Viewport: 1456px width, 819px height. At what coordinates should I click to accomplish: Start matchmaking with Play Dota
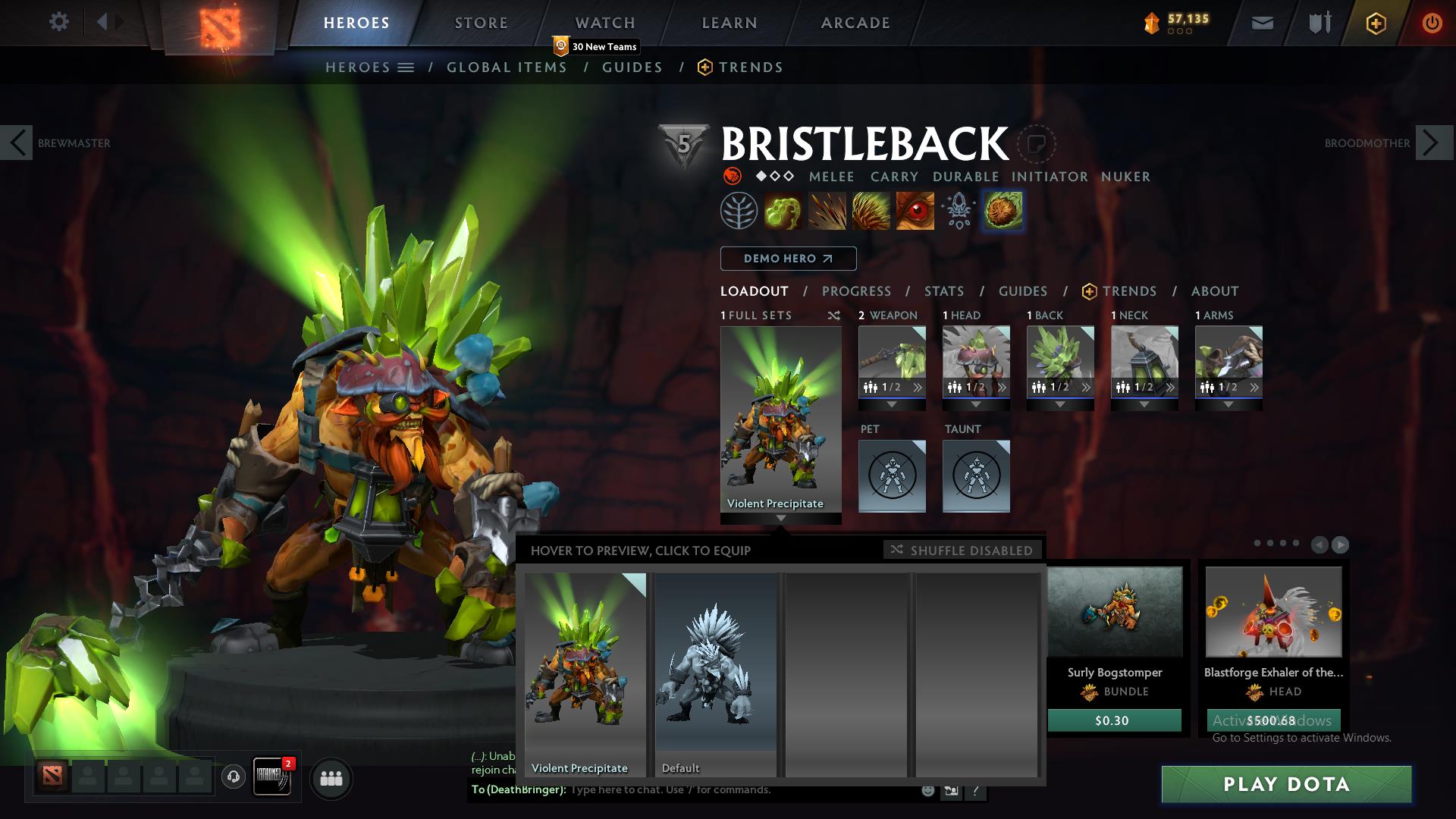1286,784
